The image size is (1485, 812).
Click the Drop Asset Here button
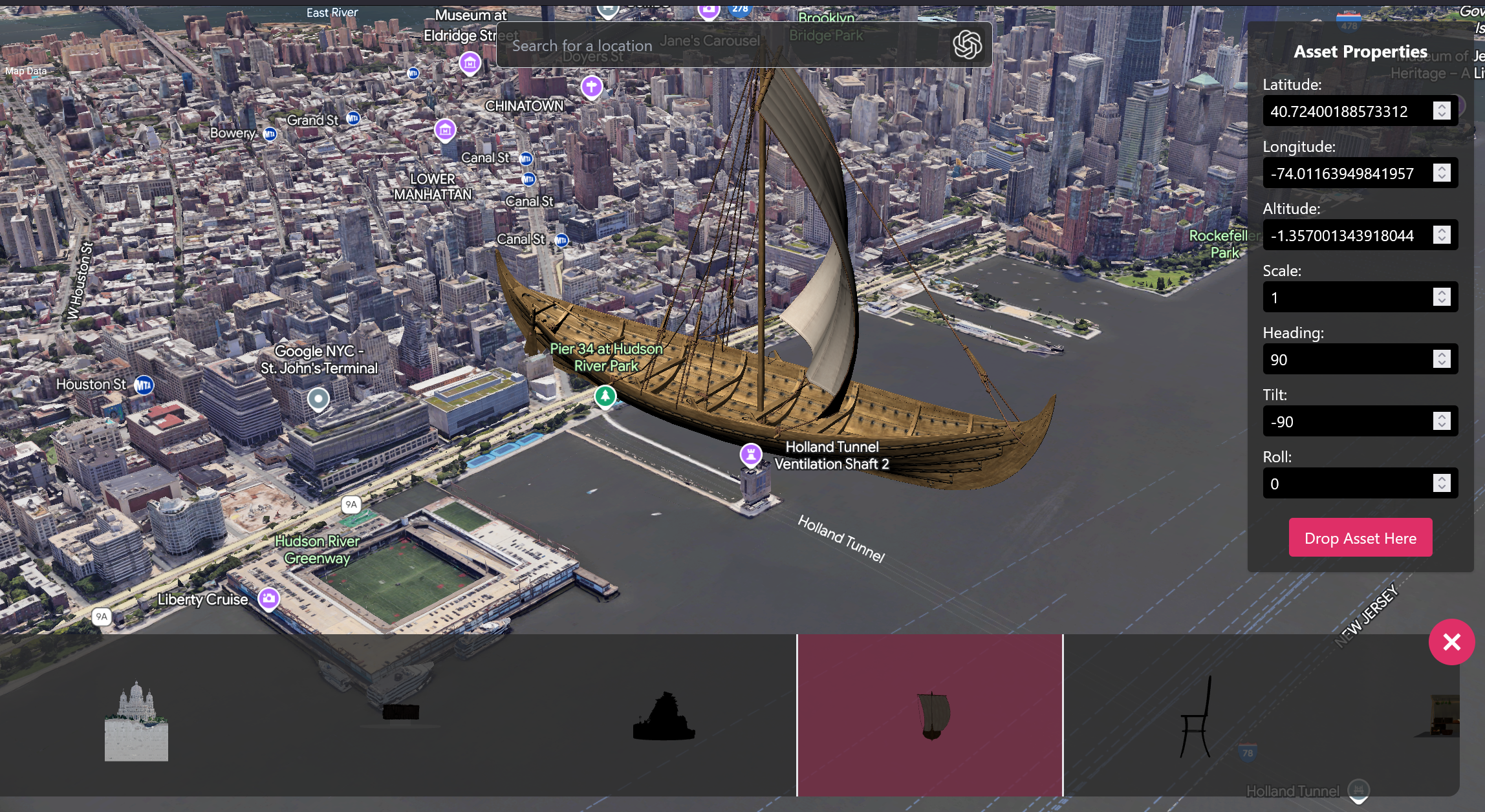(x=1360, y=538)
